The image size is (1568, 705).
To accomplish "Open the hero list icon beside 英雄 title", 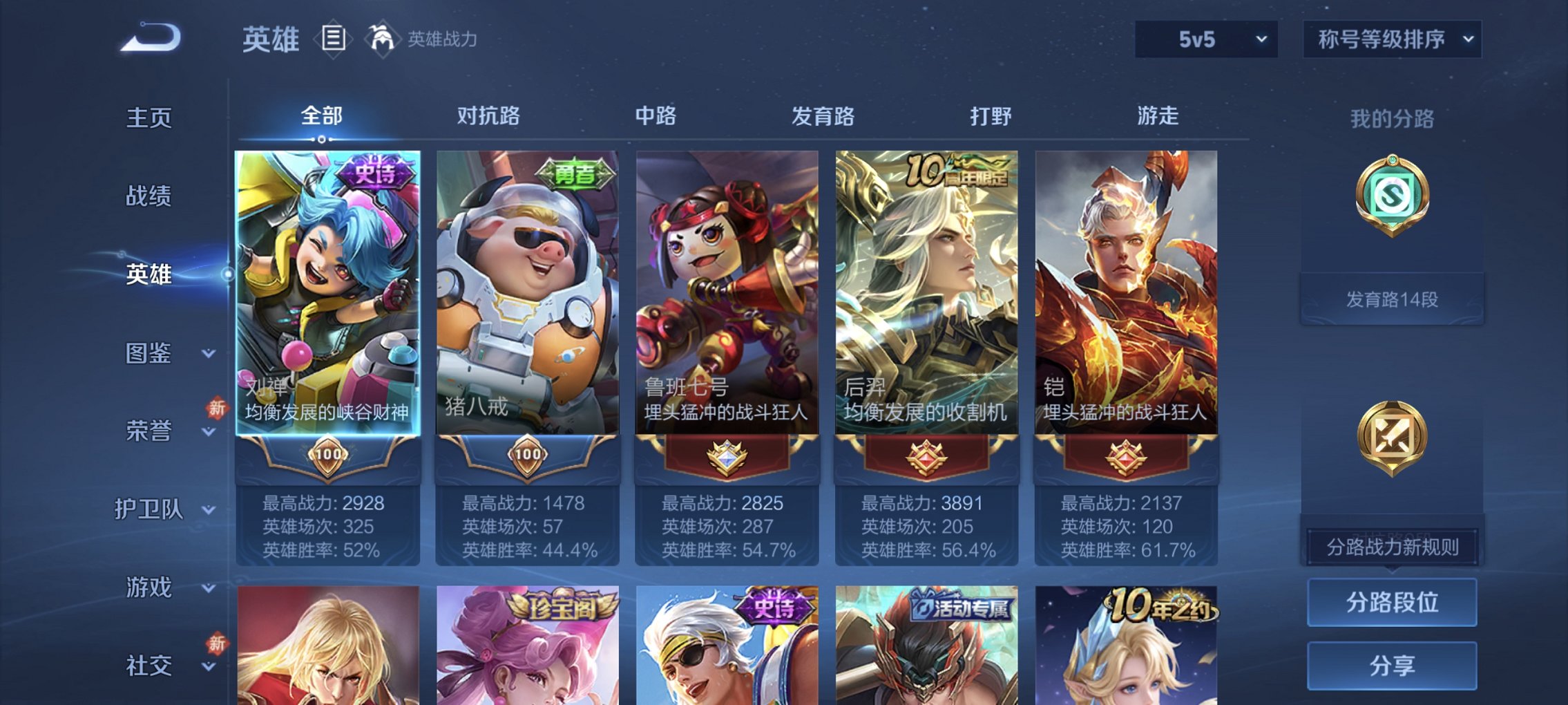I will pyautogui.click(x=334, y=39).
